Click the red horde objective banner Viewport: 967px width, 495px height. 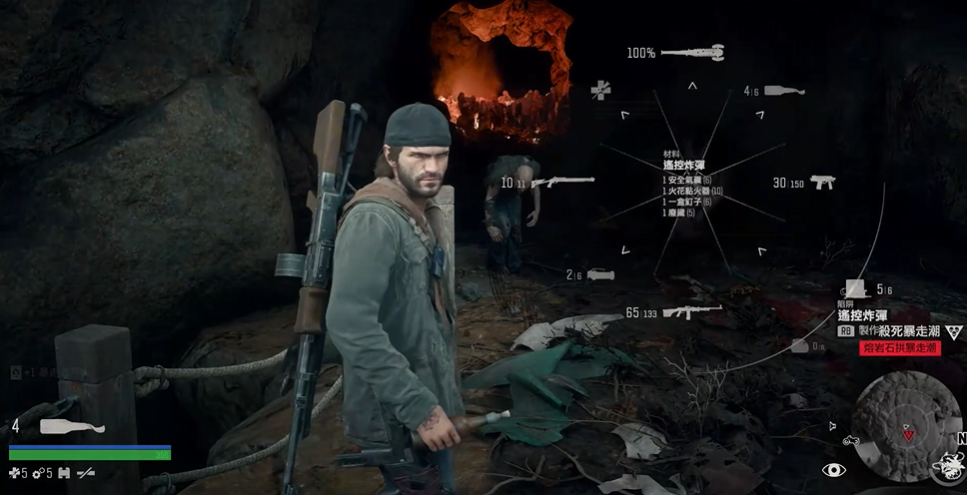click(900, 347)
